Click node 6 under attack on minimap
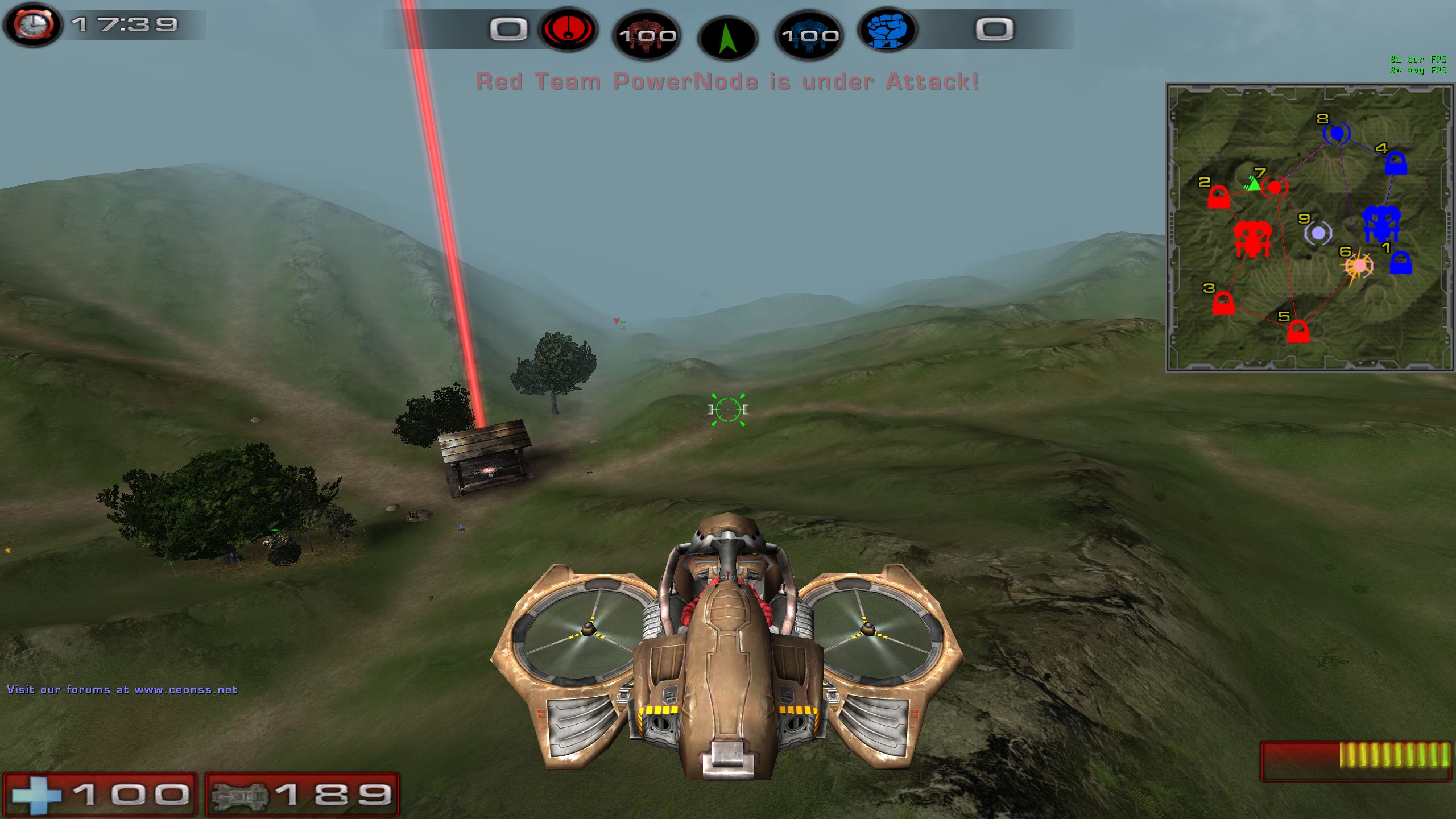 [1359, 266]
